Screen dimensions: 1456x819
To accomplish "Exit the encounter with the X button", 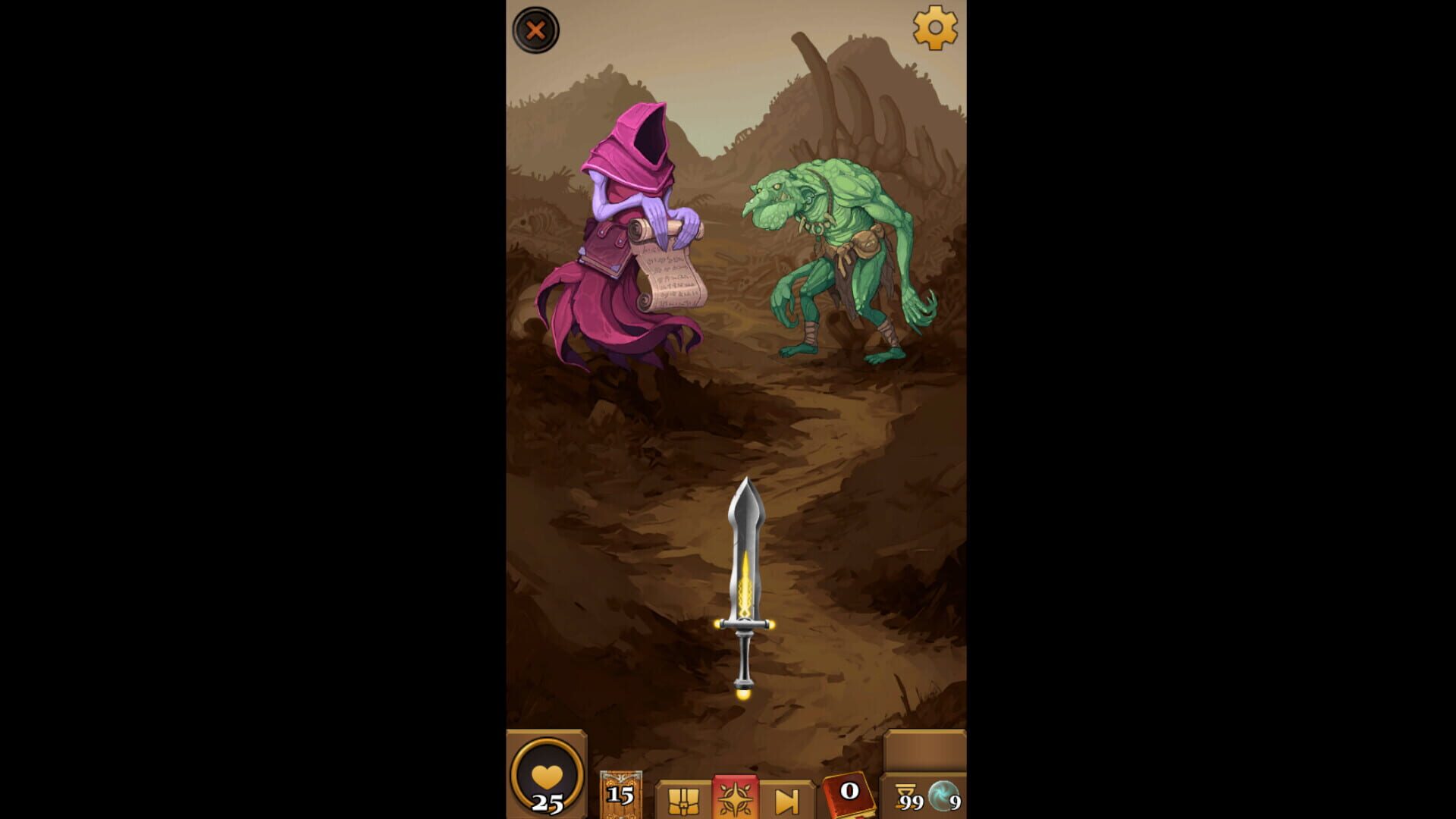I will (536, 30).
